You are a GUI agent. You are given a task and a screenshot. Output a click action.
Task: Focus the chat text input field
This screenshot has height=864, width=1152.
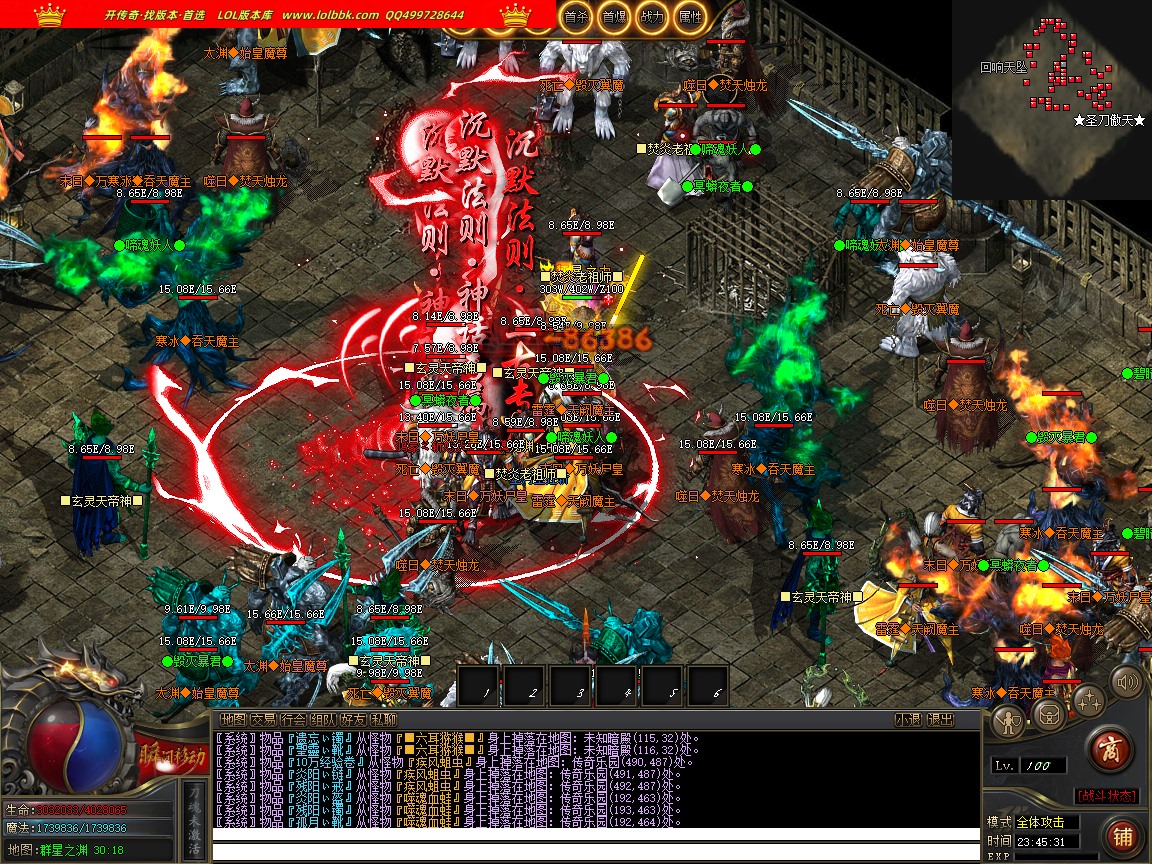[595, 852]
